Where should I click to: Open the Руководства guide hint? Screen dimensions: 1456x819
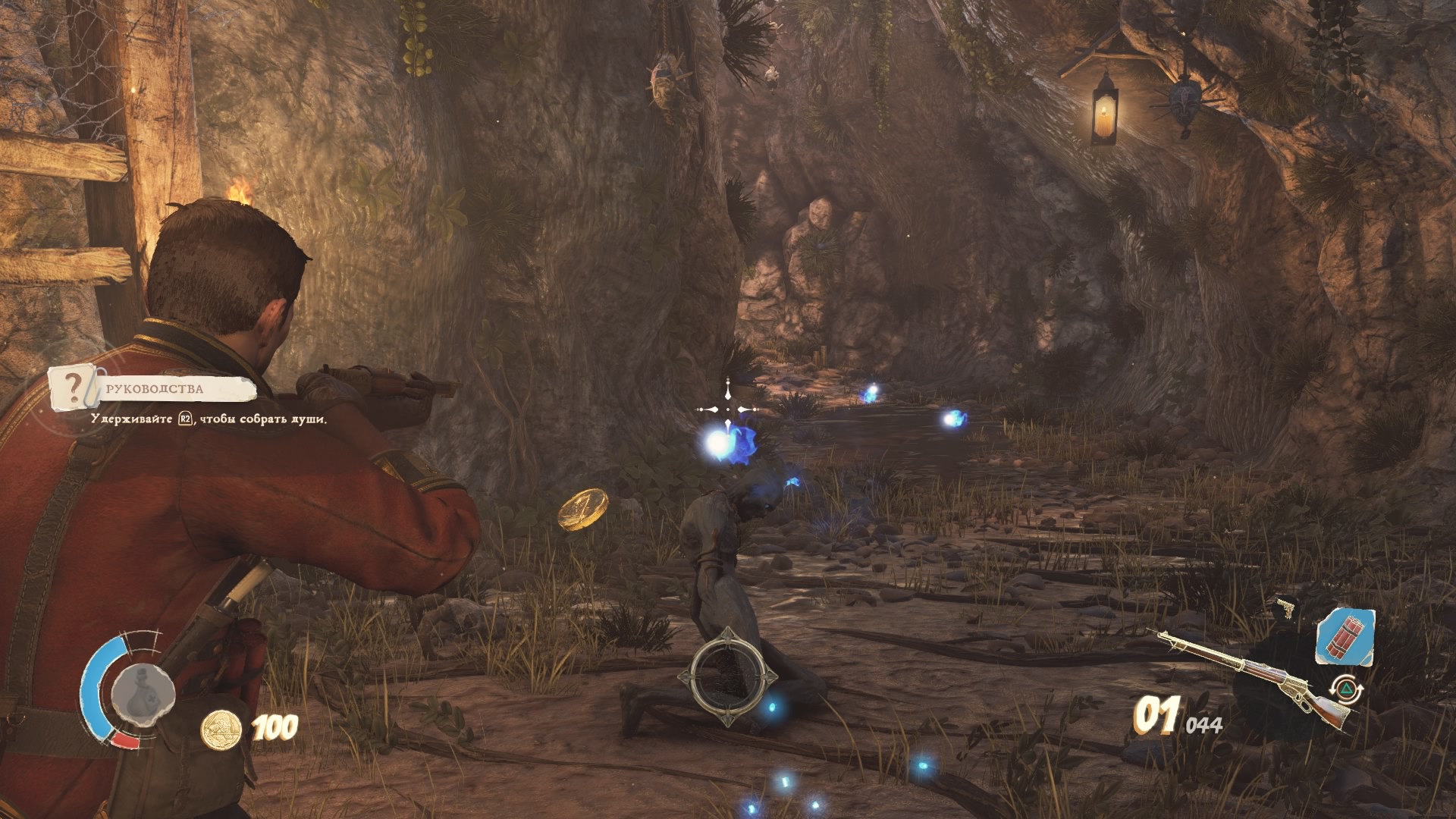pyautogui.click(x=155, y=389)
